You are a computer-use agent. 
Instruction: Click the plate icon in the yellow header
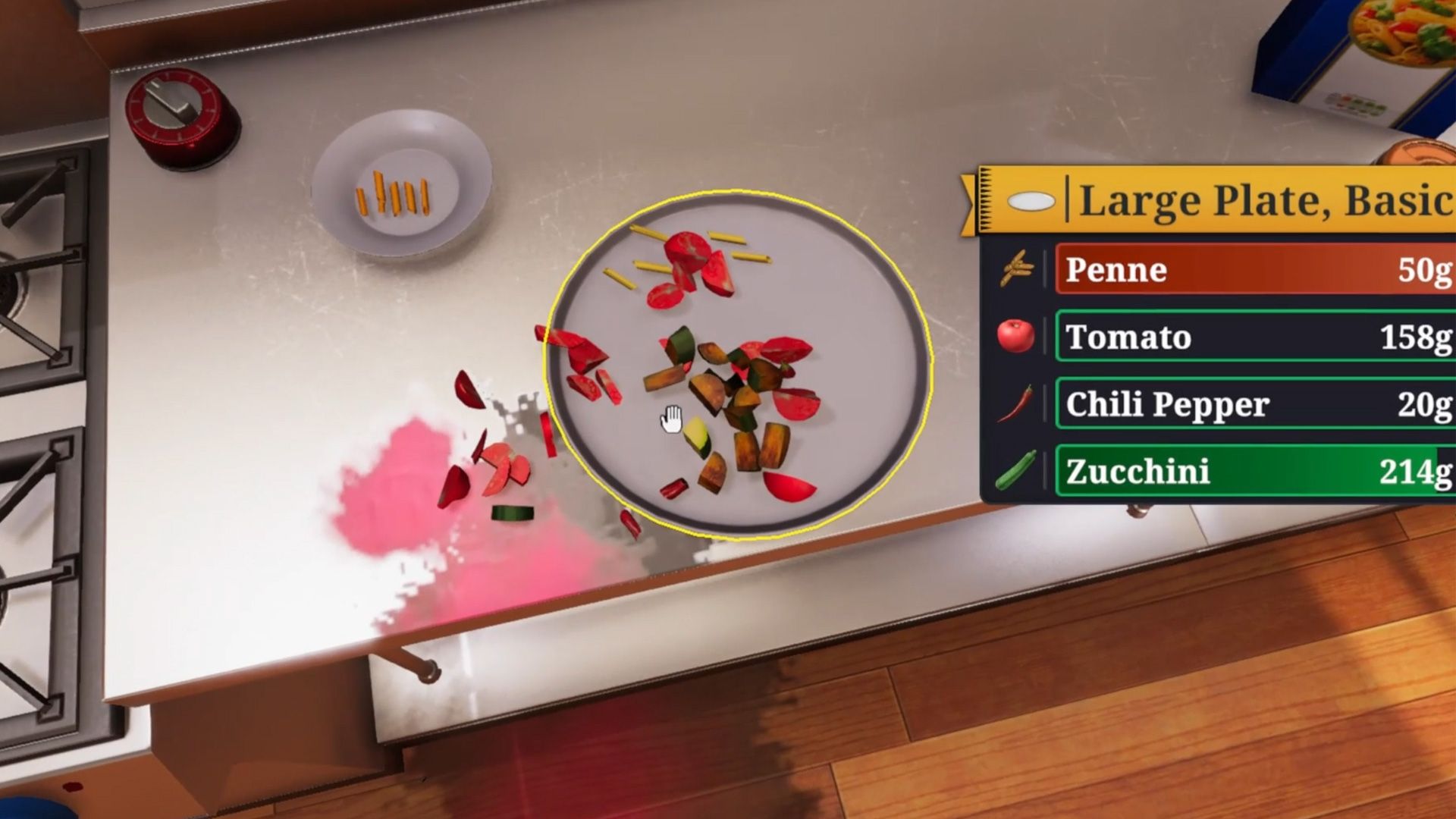point(1031,202)
